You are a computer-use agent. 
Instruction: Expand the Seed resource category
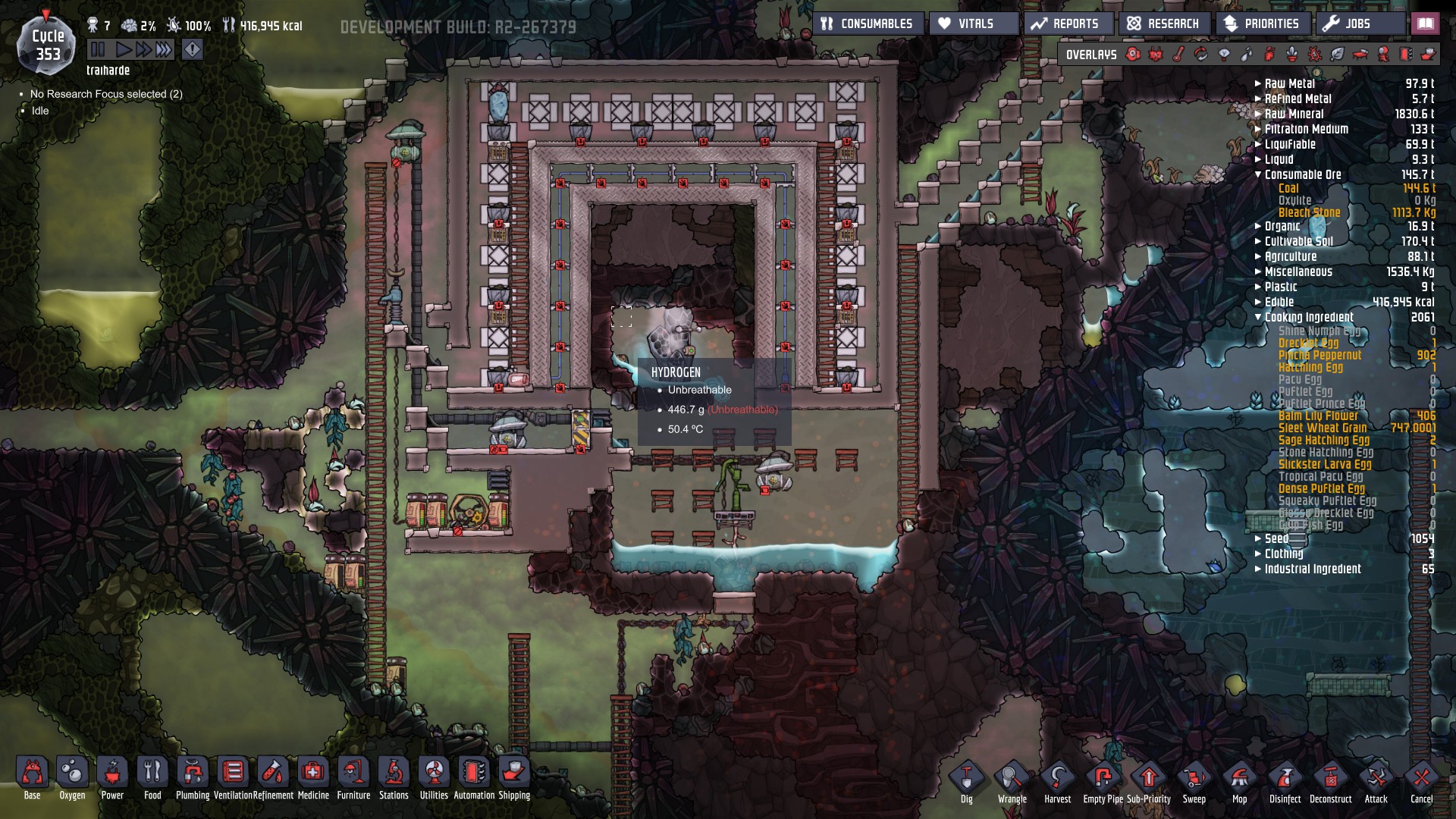1258,538
